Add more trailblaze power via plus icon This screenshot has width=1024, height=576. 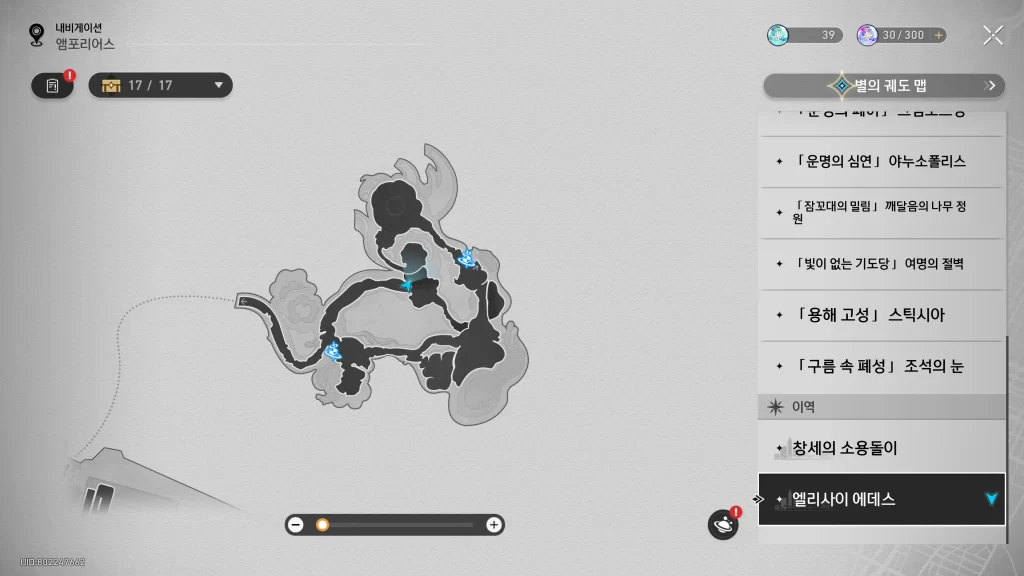938,35
